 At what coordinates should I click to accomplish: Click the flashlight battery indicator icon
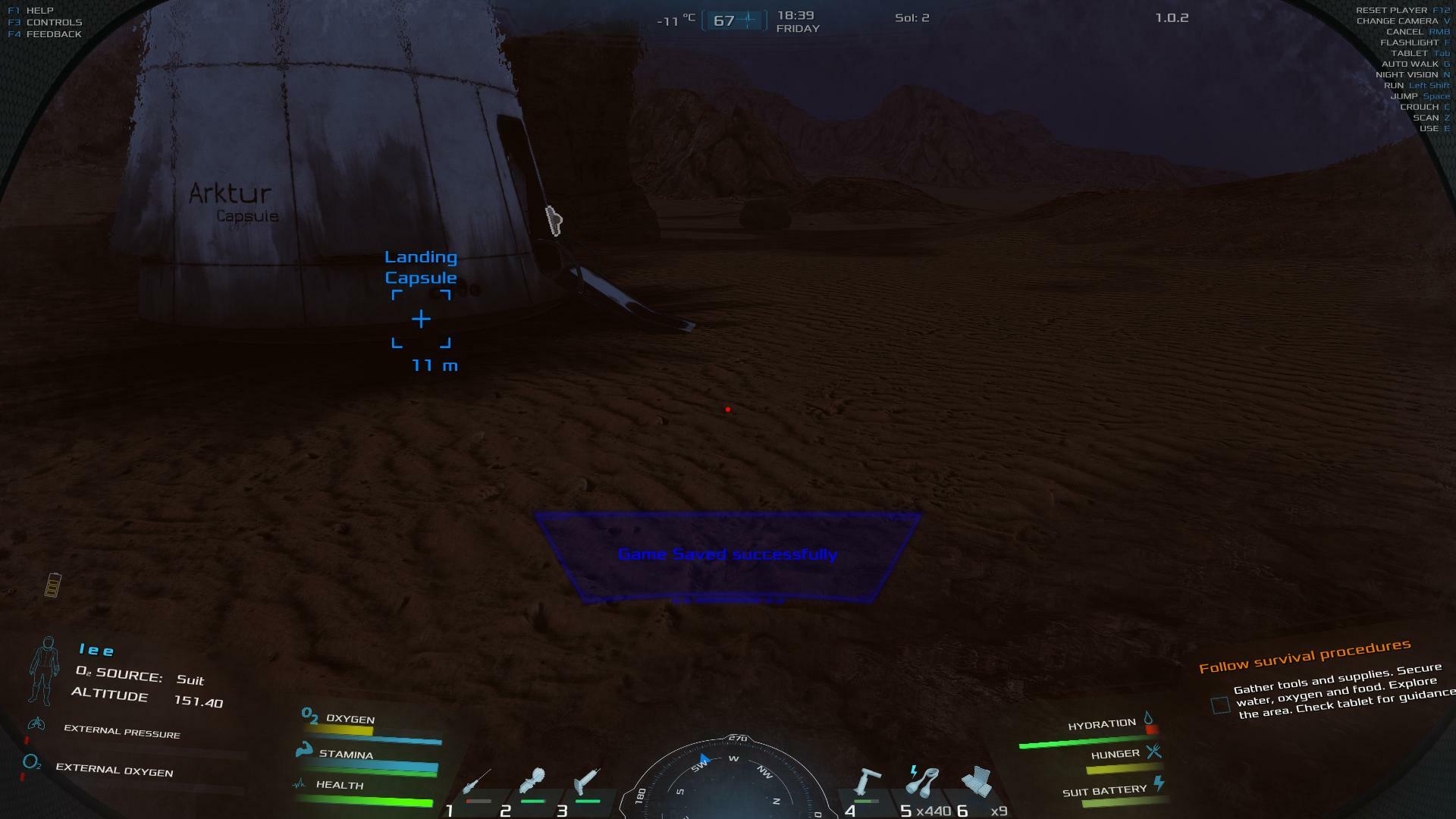(52, 585)
